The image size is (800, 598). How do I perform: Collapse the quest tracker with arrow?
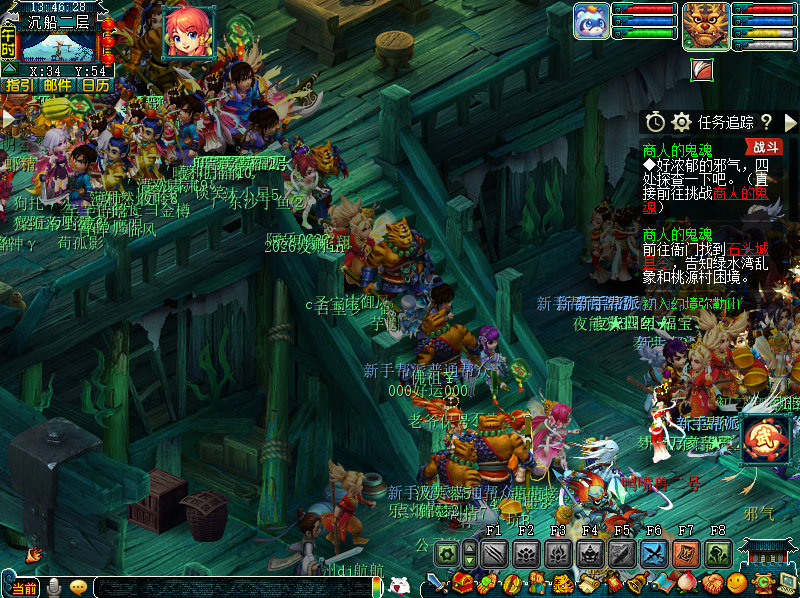(790, 122)
